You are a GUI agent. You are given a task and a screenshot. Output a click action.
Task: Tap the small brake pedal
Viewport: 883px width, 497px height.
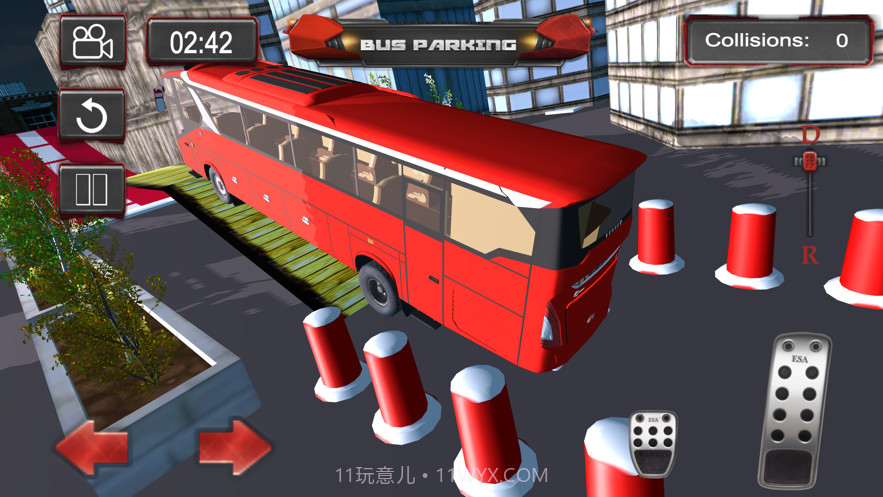(x=652, y=441)
